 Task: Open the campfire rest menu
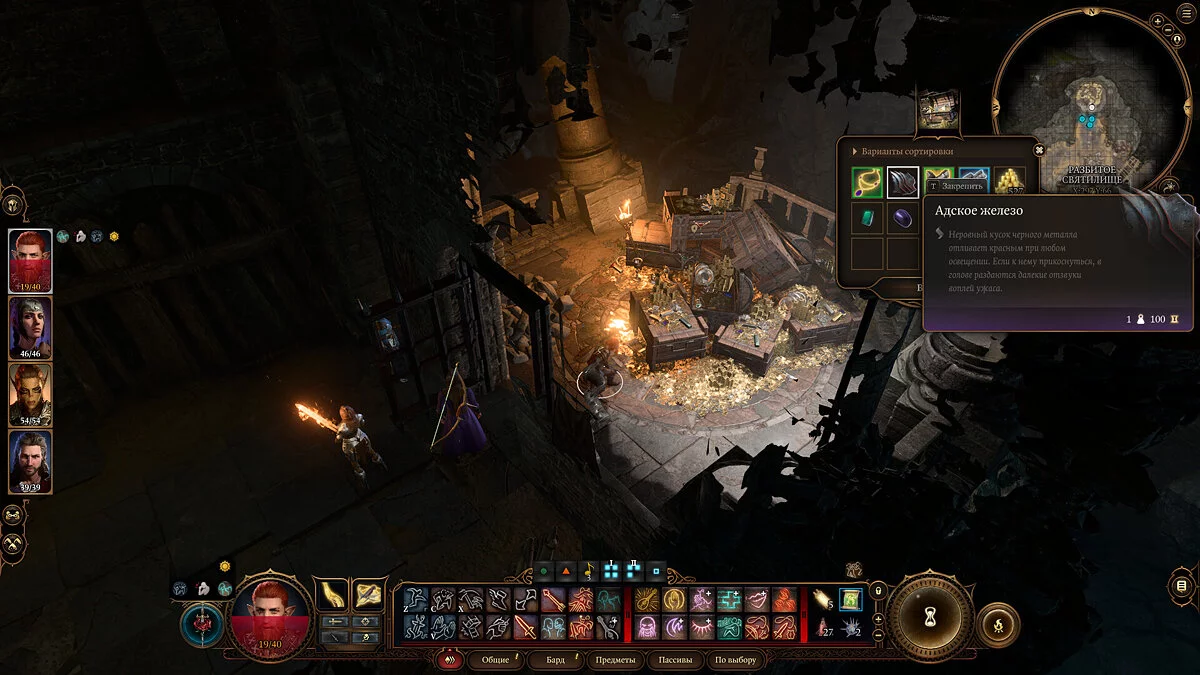(x=997, y=624)
